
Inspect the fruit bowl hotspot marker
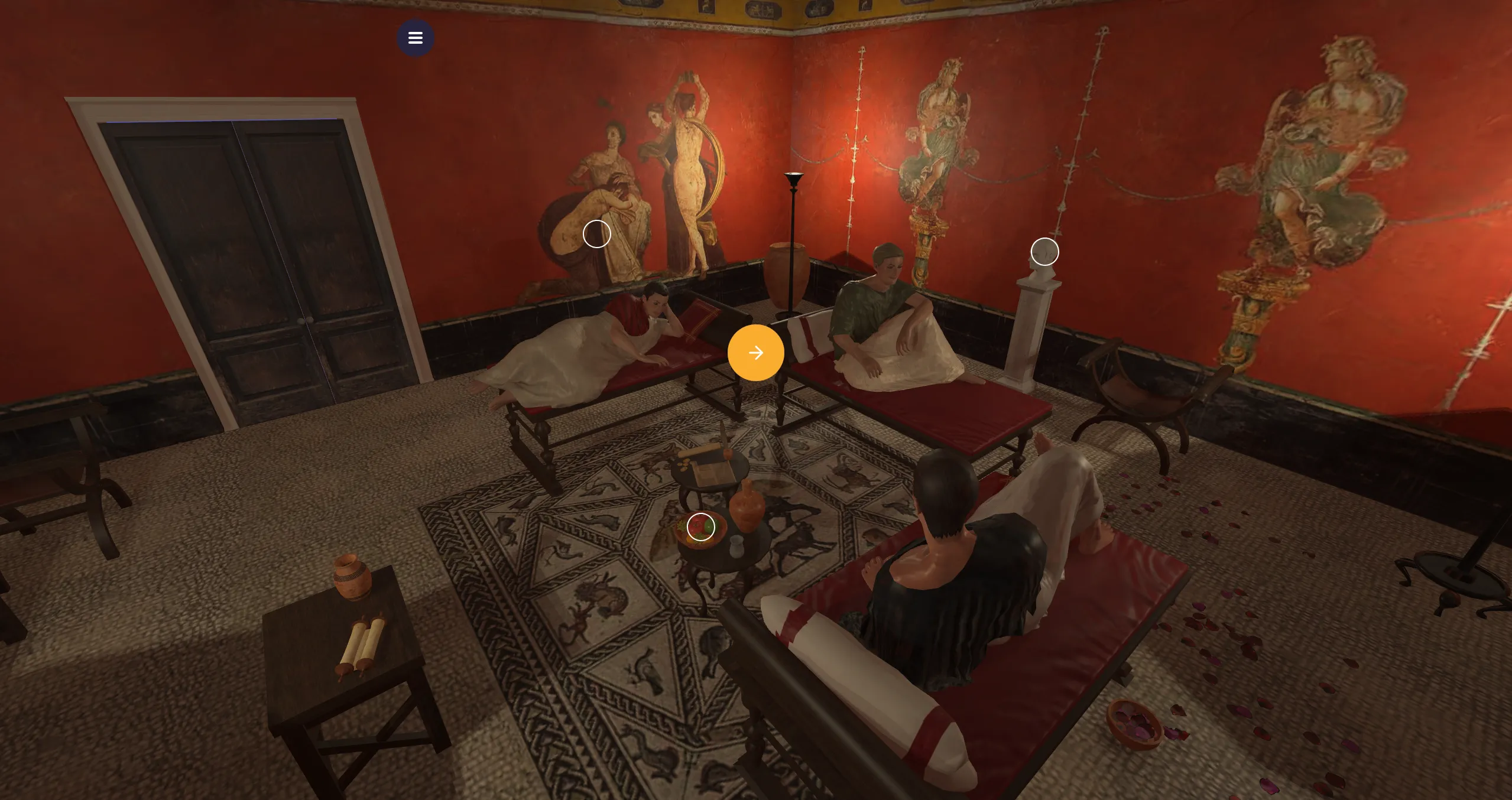700,526
